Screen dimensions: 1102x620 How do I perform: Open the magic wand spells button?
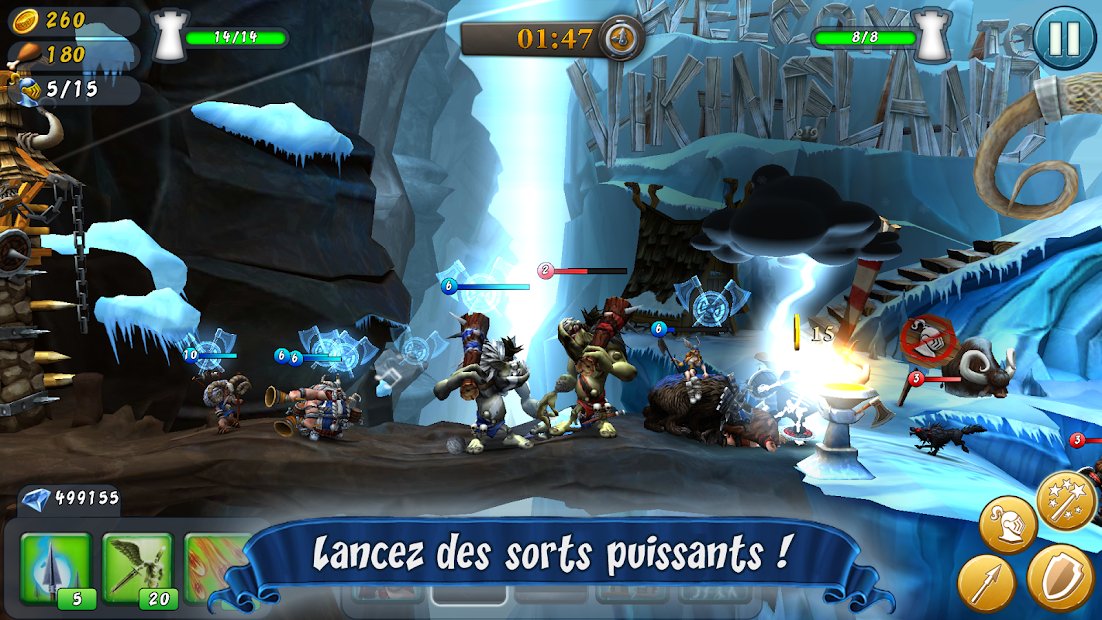1067,502
